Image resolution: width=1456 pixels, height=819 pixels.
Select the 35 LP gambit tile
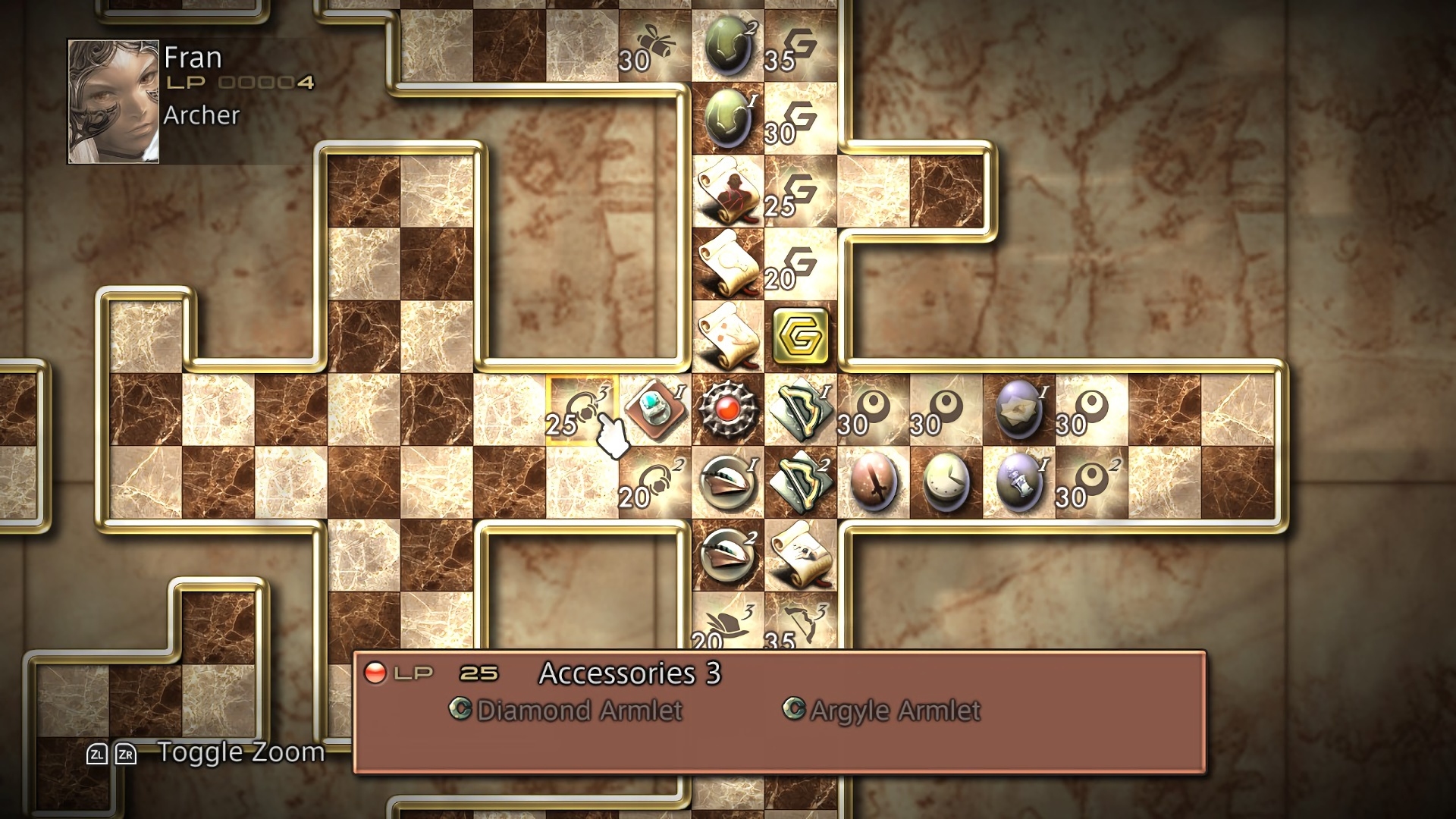pyautogui.click(x=800, y=45)
